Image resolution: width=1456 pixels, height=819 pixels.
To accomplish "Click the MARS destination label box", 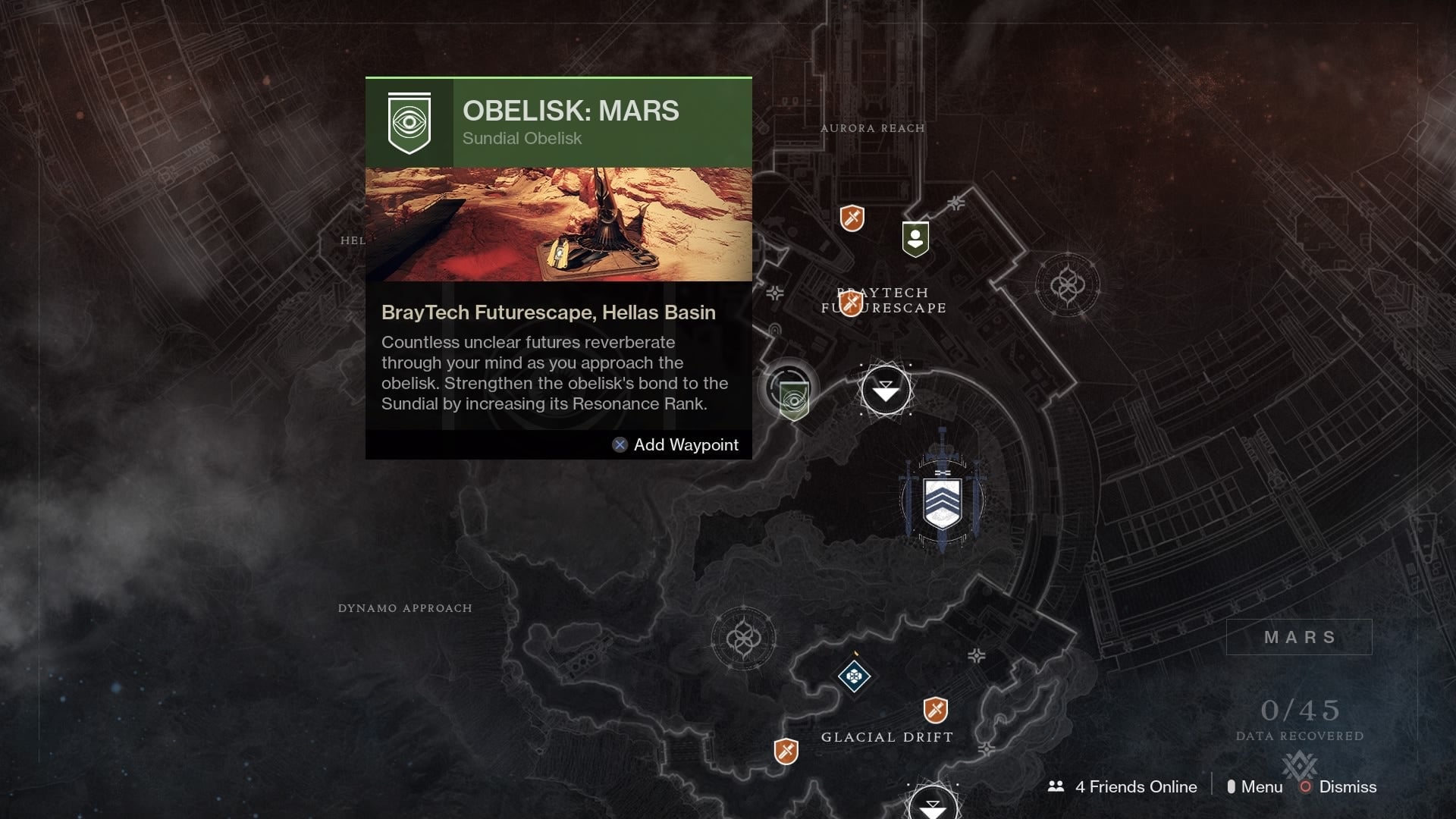I will [x=1299, y=637].
